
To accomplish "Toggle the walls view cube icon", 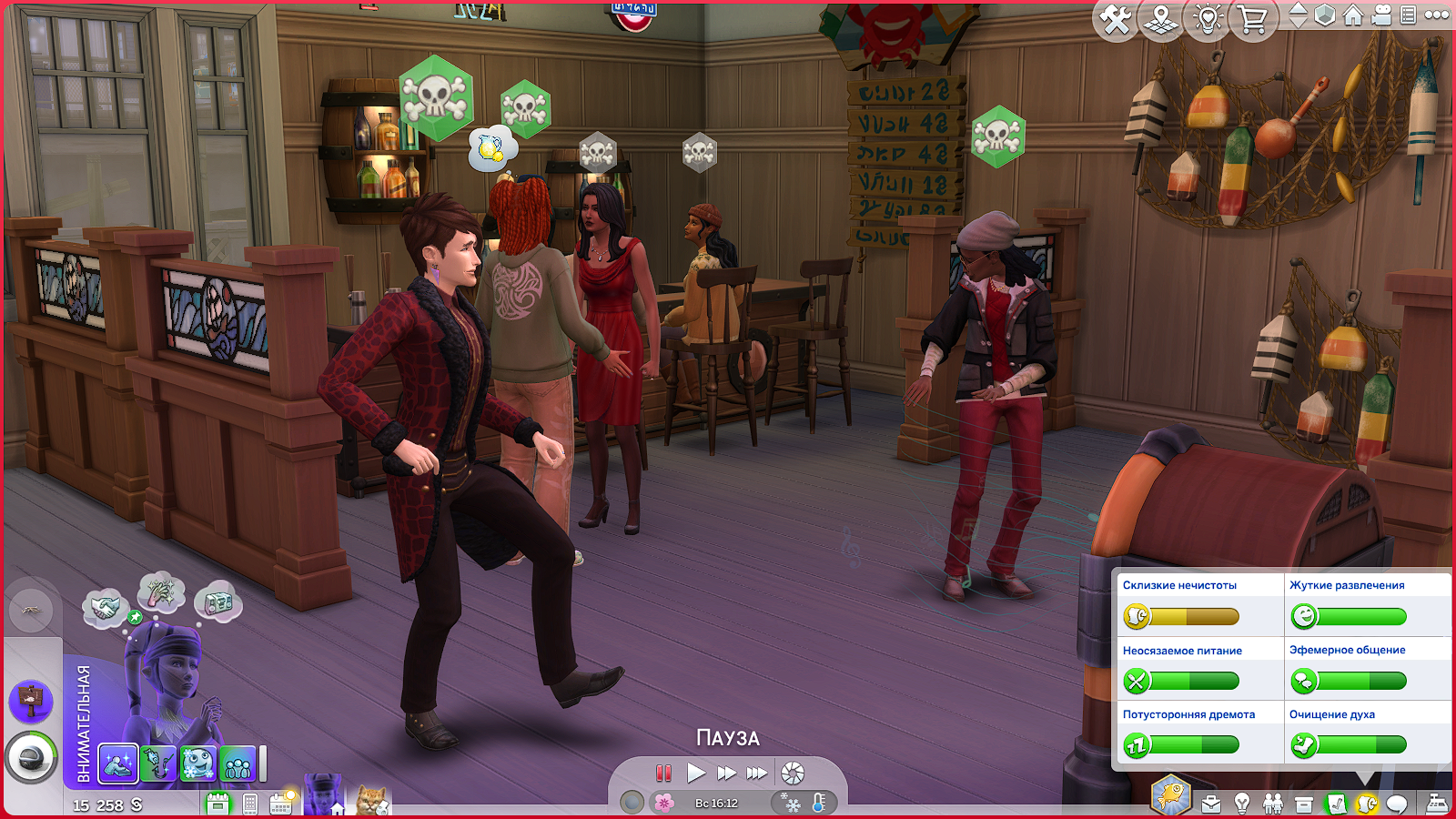I will pyautogui.click(x=1326, y=15).
